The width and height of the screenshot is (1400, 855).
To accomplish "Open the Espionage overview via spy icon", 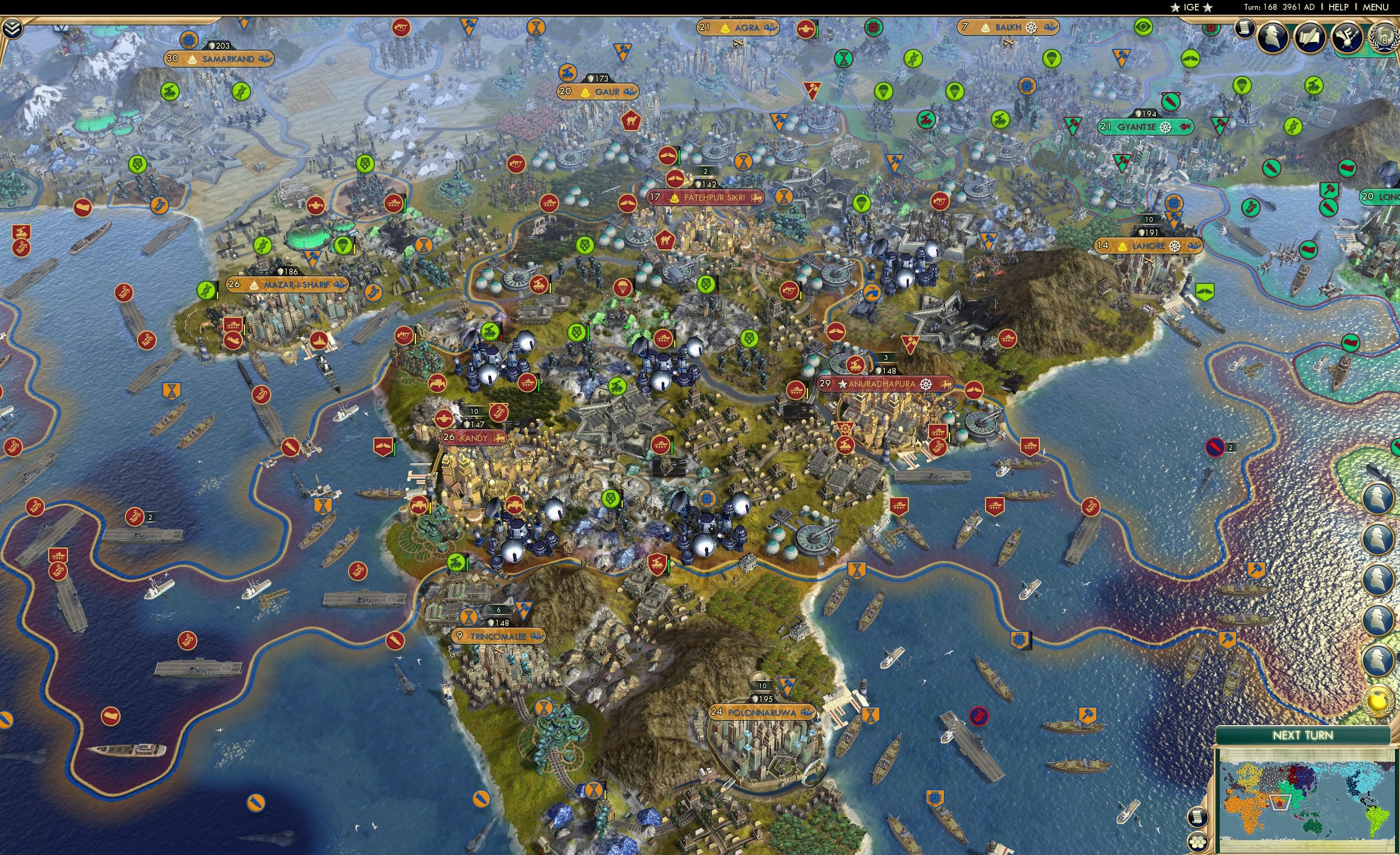I will click(x=1273, y=38).
